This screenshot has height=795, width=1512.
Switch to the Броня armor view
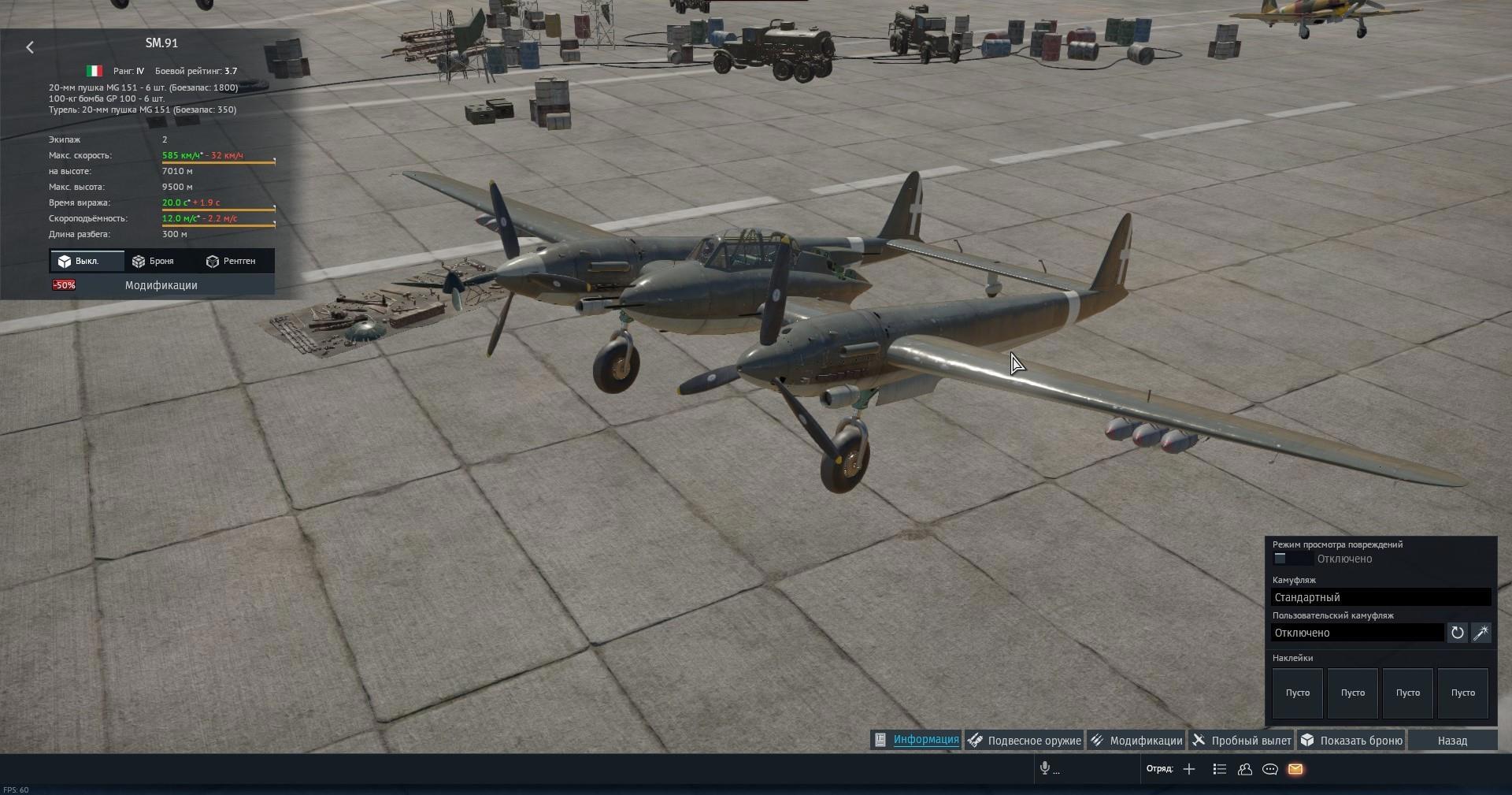pos(153,261)
